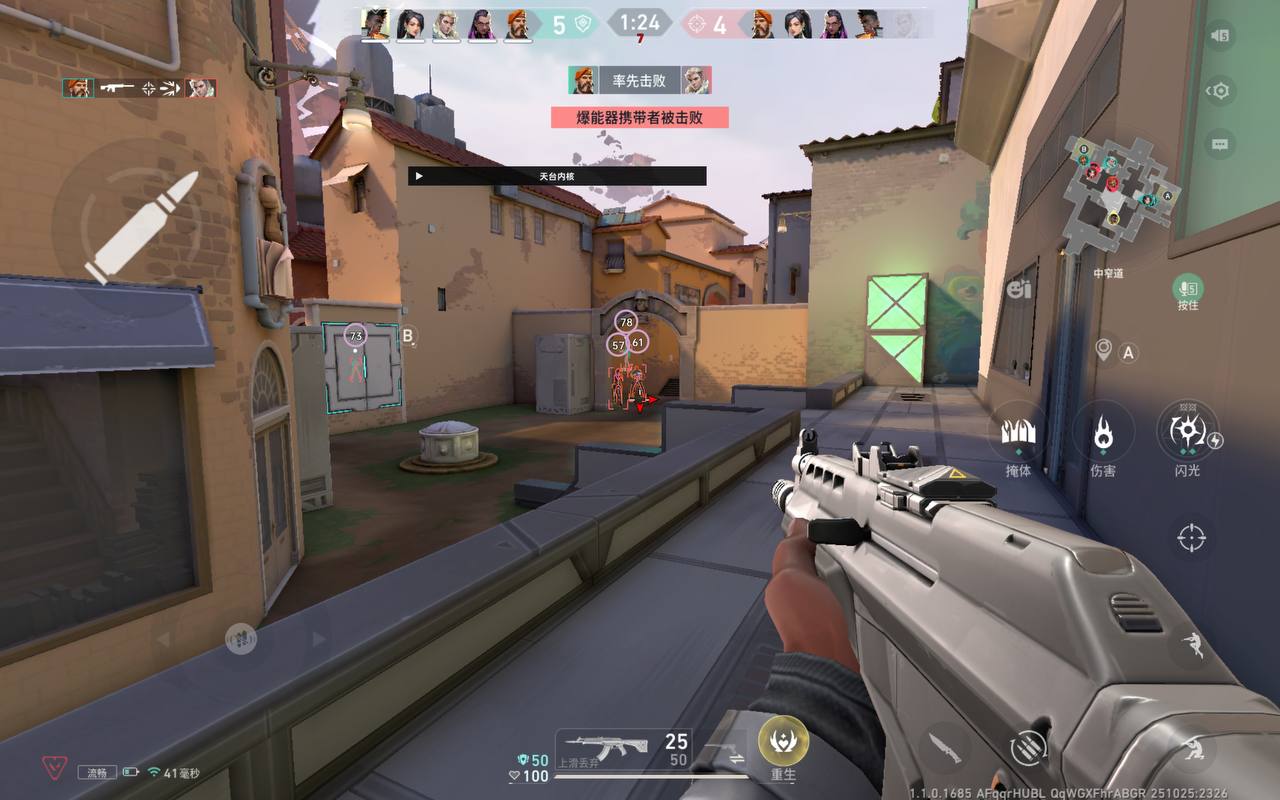1280x800 pixels.
Task: Reload with the bullets button
Action: click(x=1027, y=747)
